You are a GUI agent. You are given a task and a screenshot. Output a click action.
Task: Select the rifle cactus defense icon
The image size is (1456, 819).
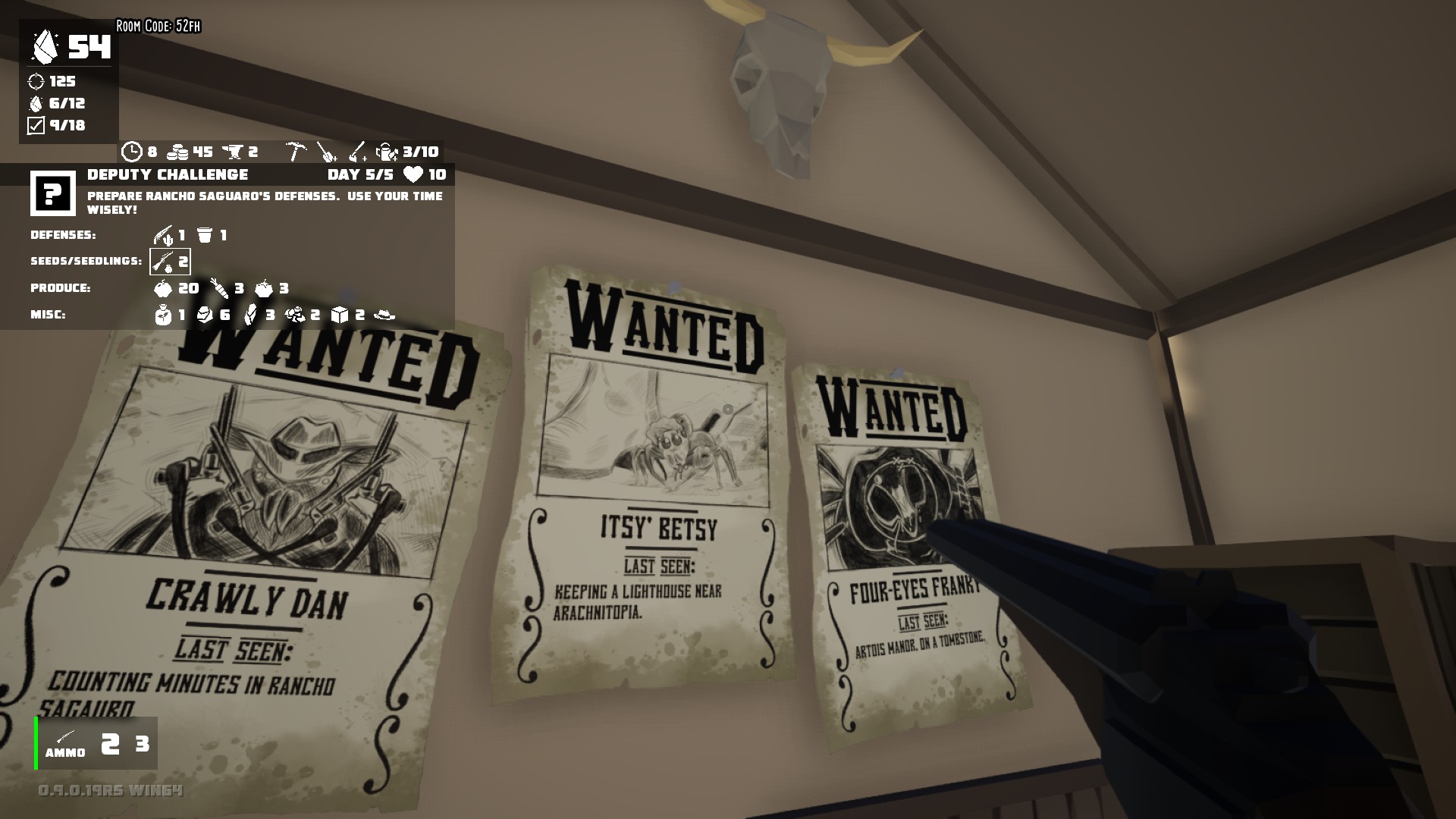pyautogui.click(x=163, y=235)
